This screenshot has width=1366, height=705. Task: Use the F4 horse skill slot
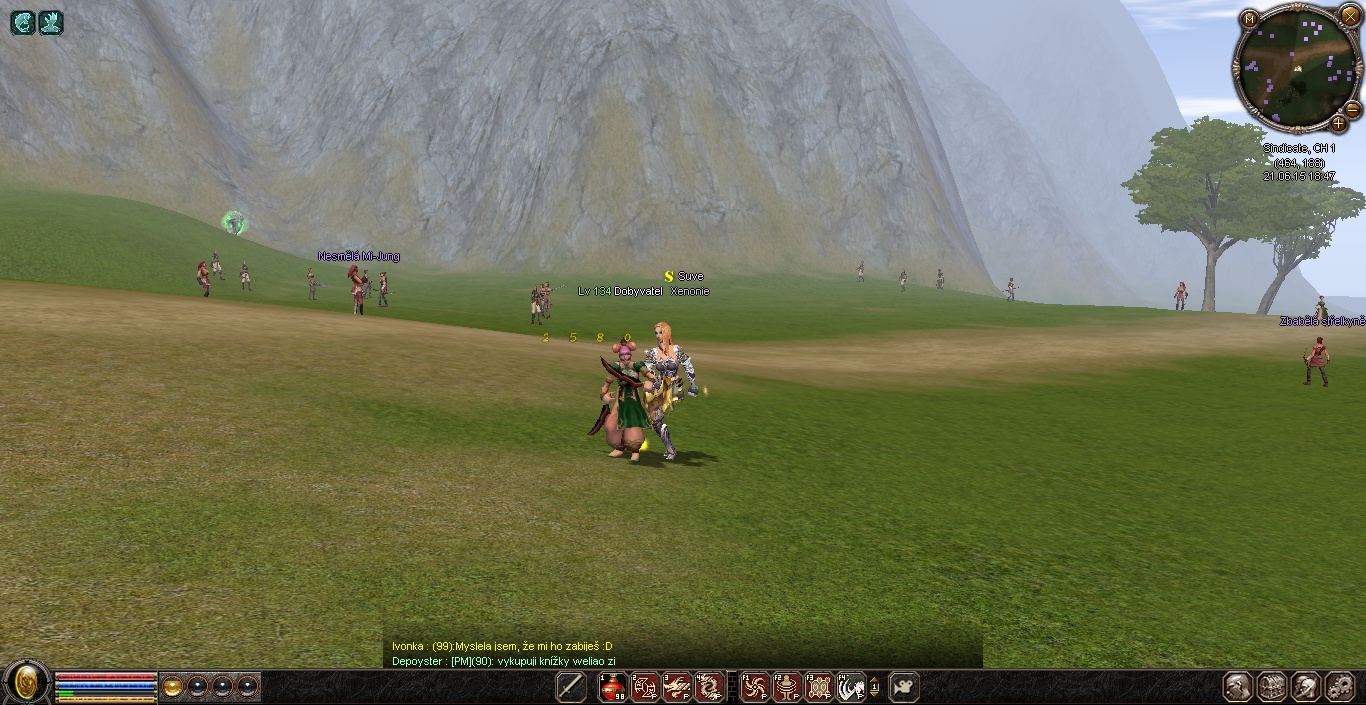click(x=851, y=687)
